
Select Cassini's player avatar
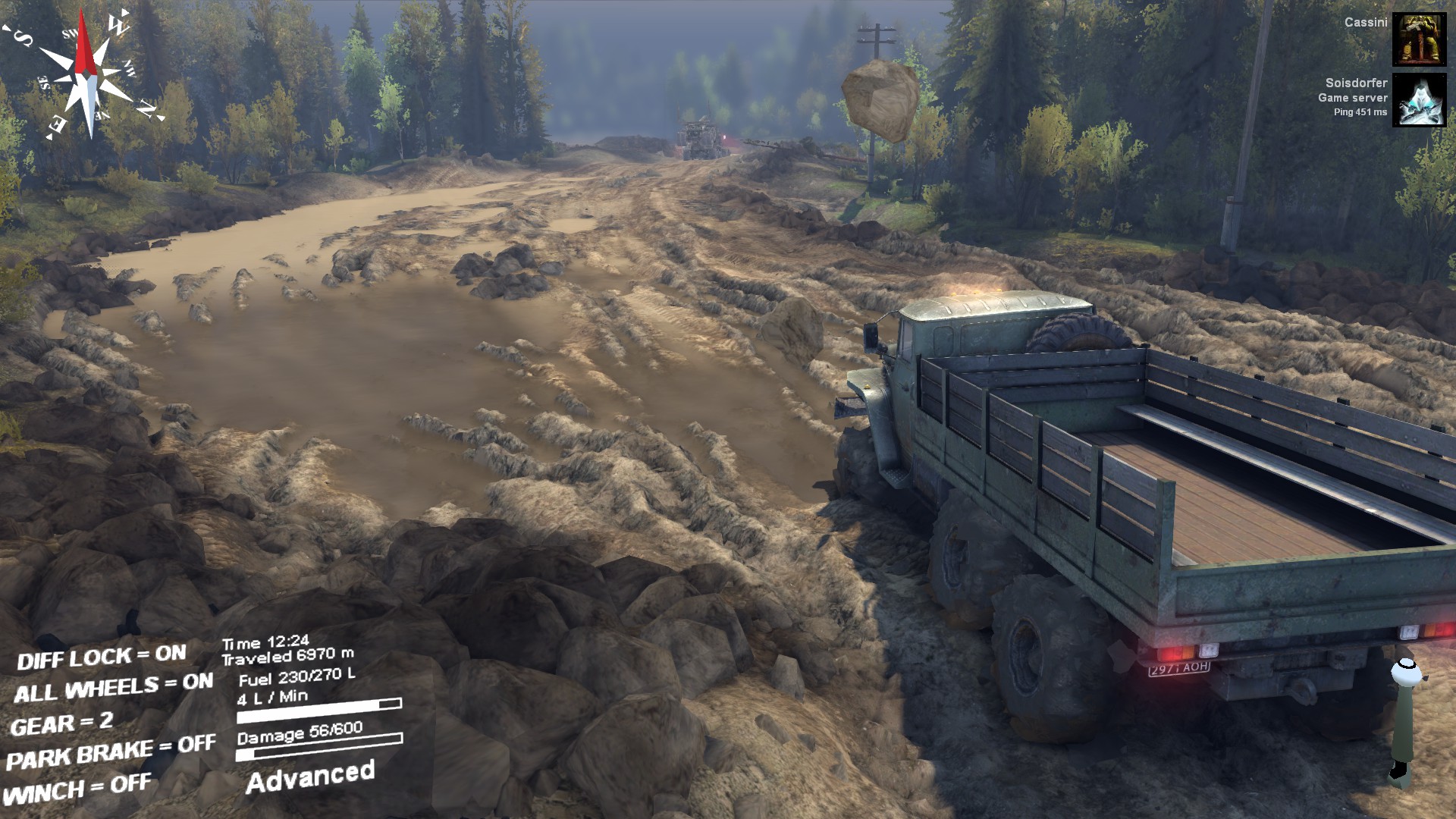(1419, 39)
